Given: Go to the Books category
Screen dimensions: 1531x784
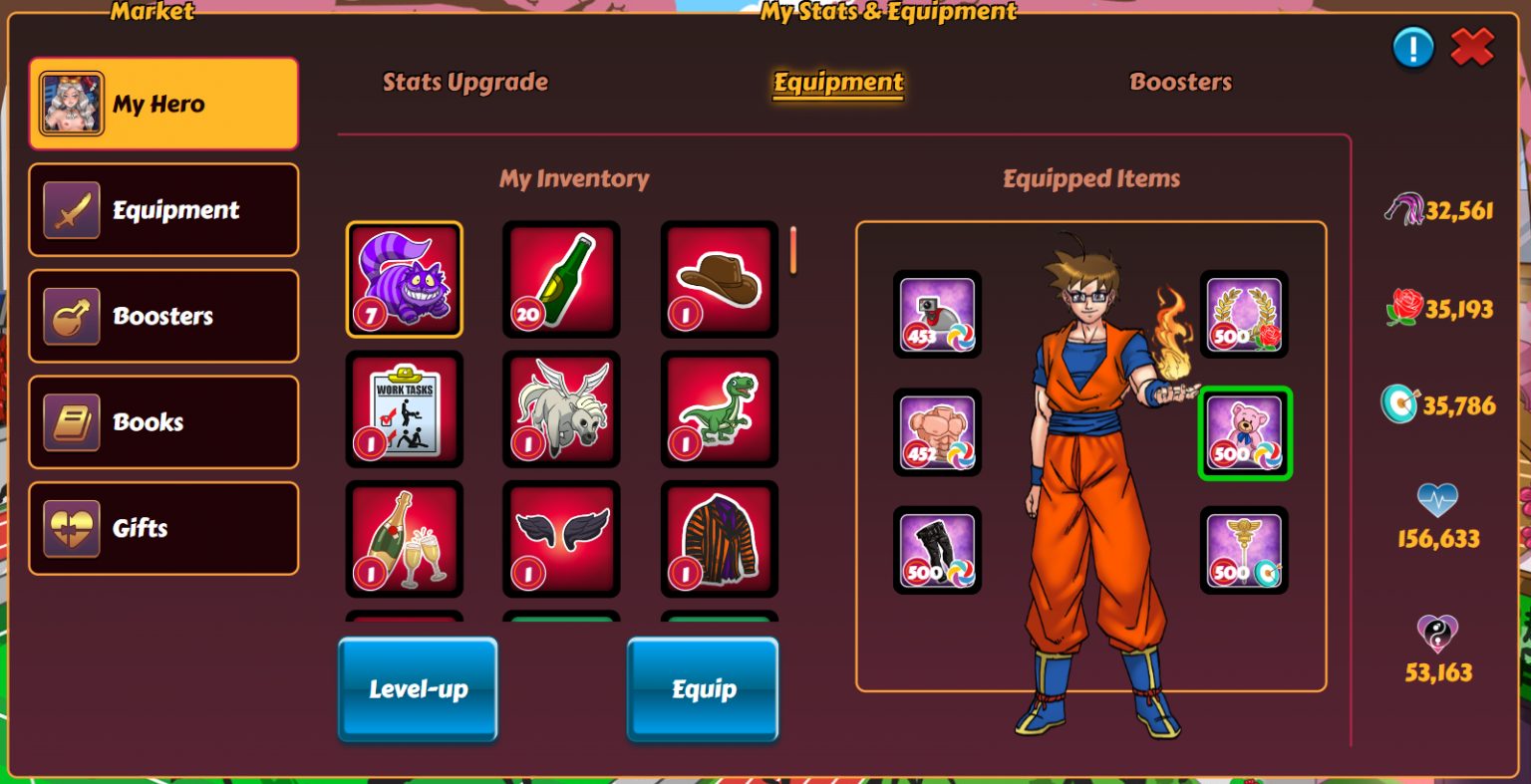Looking at the screenshot, I should tap(163, 422).
